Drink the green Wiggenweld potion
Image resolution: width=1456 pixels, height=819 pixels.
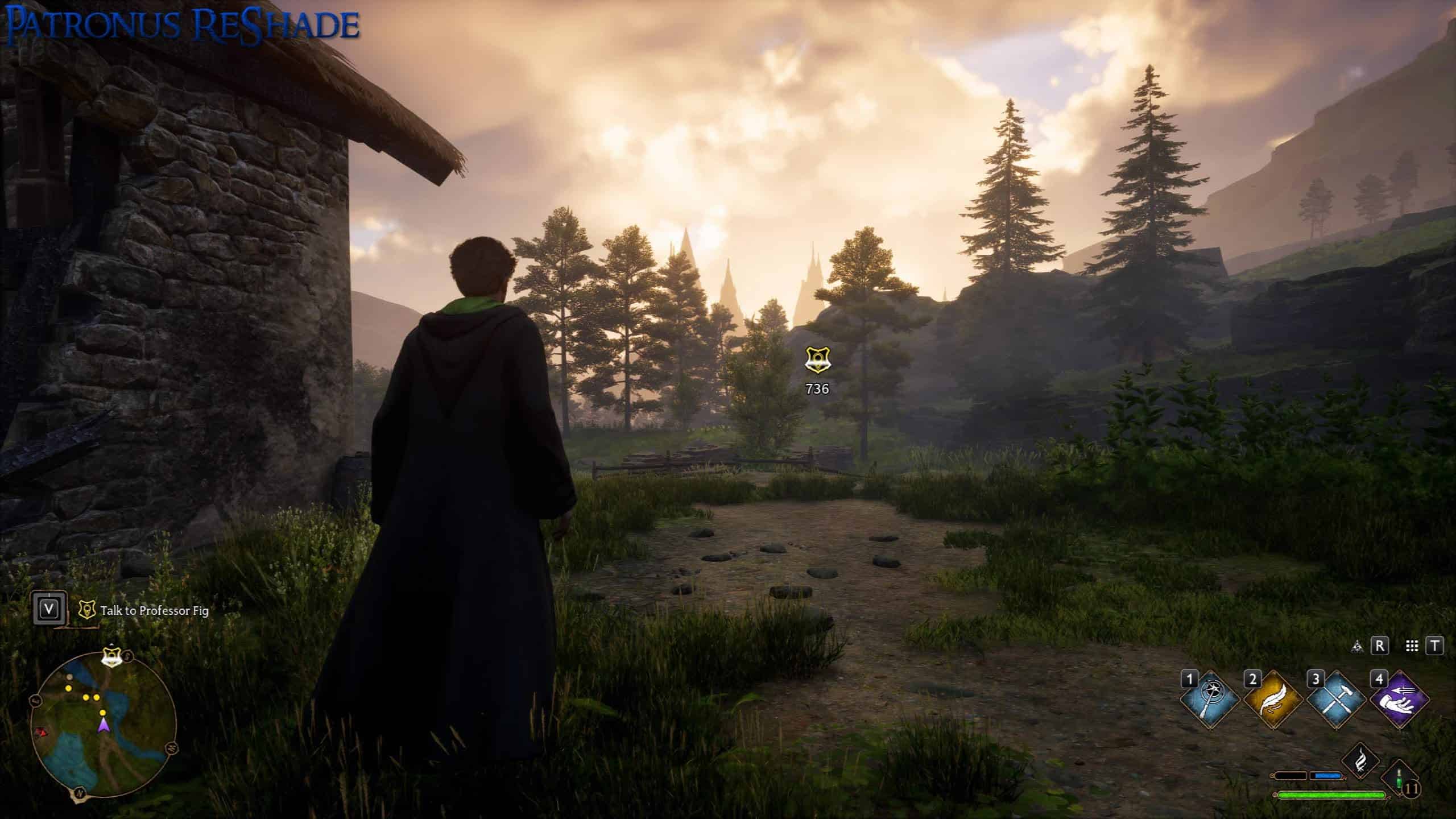tap(1400, 777)
